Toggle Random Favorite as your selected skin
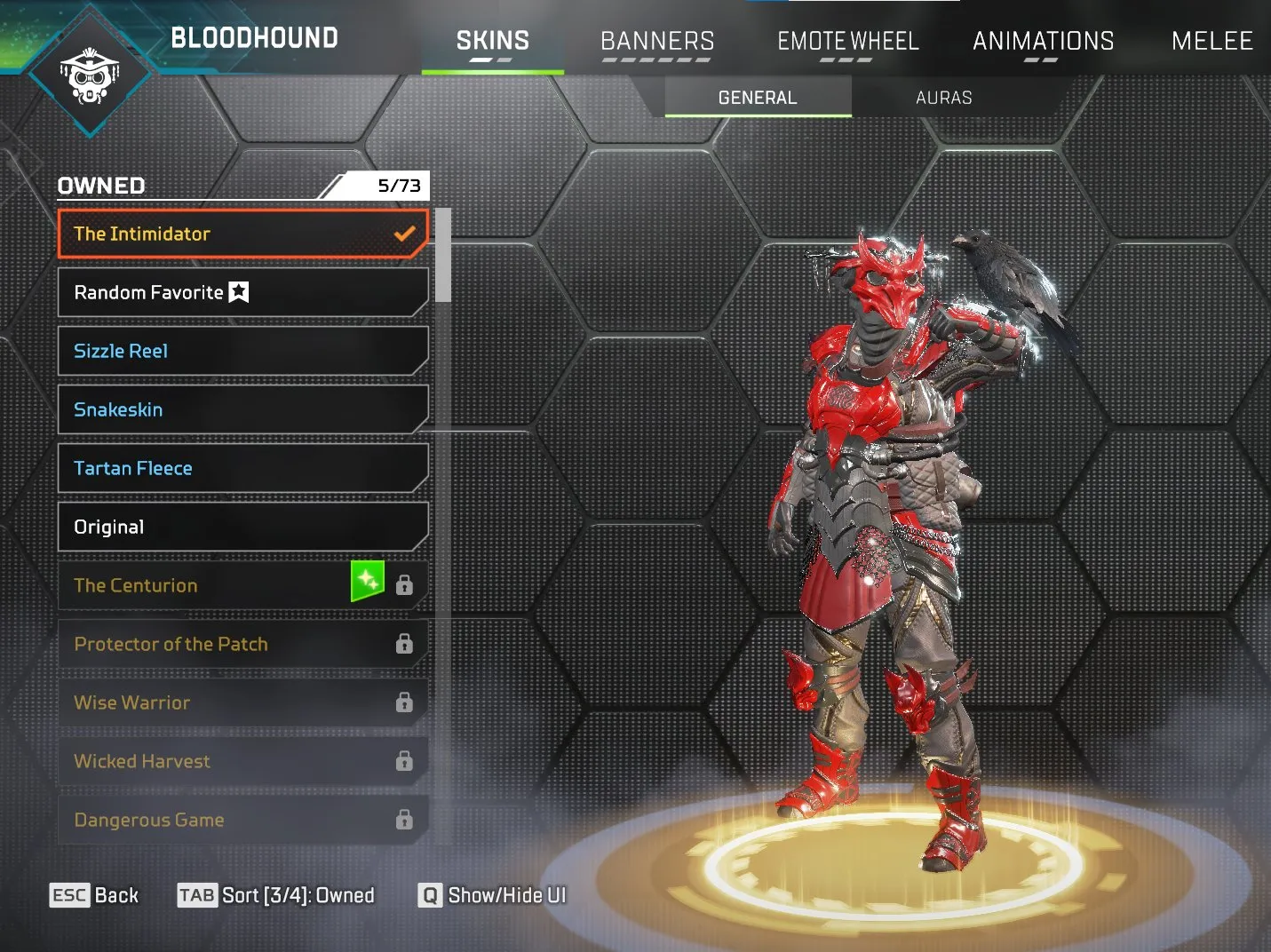1271x952 pixels. pyautogui.click(x=178, y=291)
